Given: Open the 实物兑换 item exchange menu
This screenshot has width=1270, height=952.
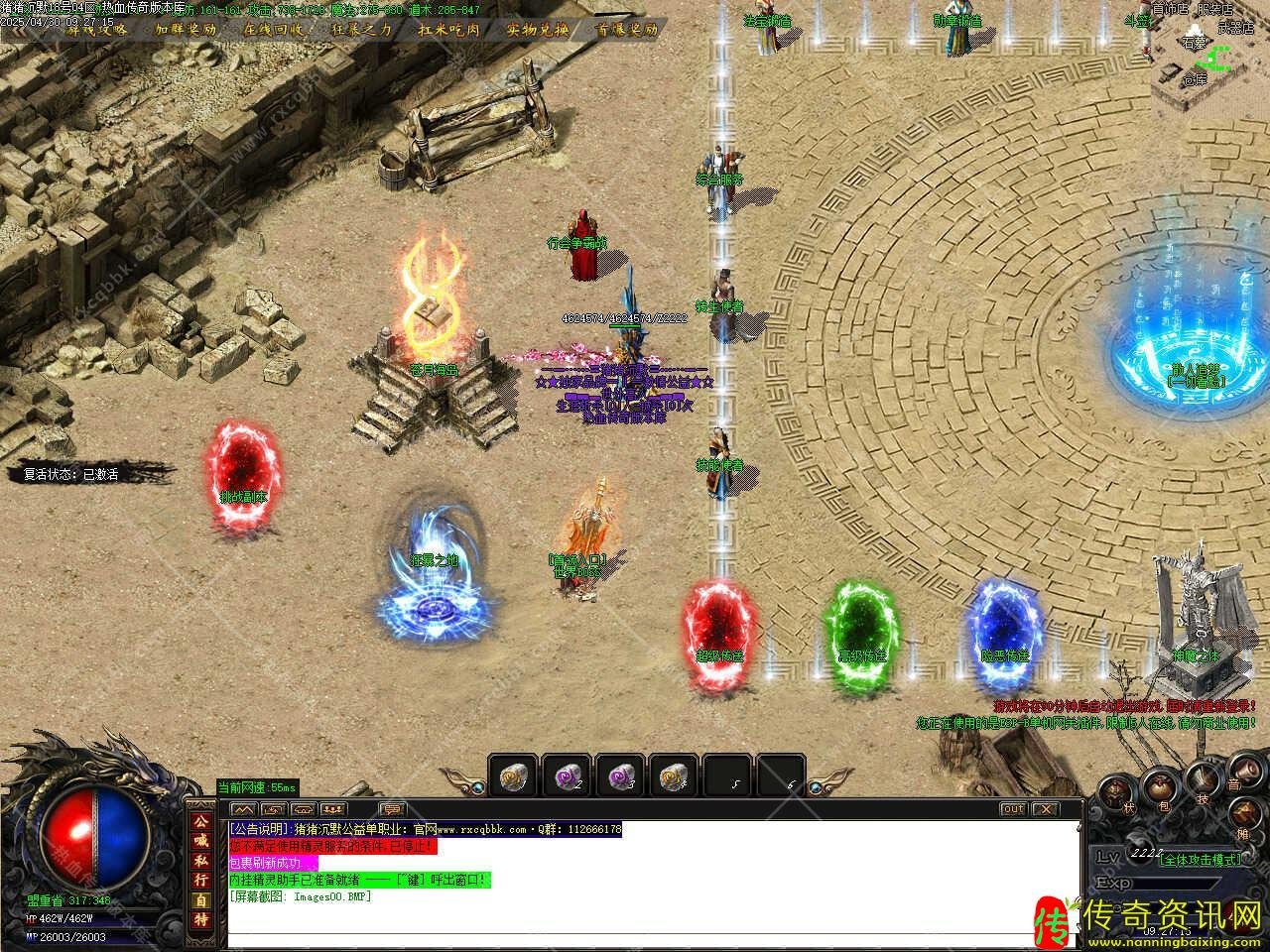Looking at the screenshot, I should point(537,29).
